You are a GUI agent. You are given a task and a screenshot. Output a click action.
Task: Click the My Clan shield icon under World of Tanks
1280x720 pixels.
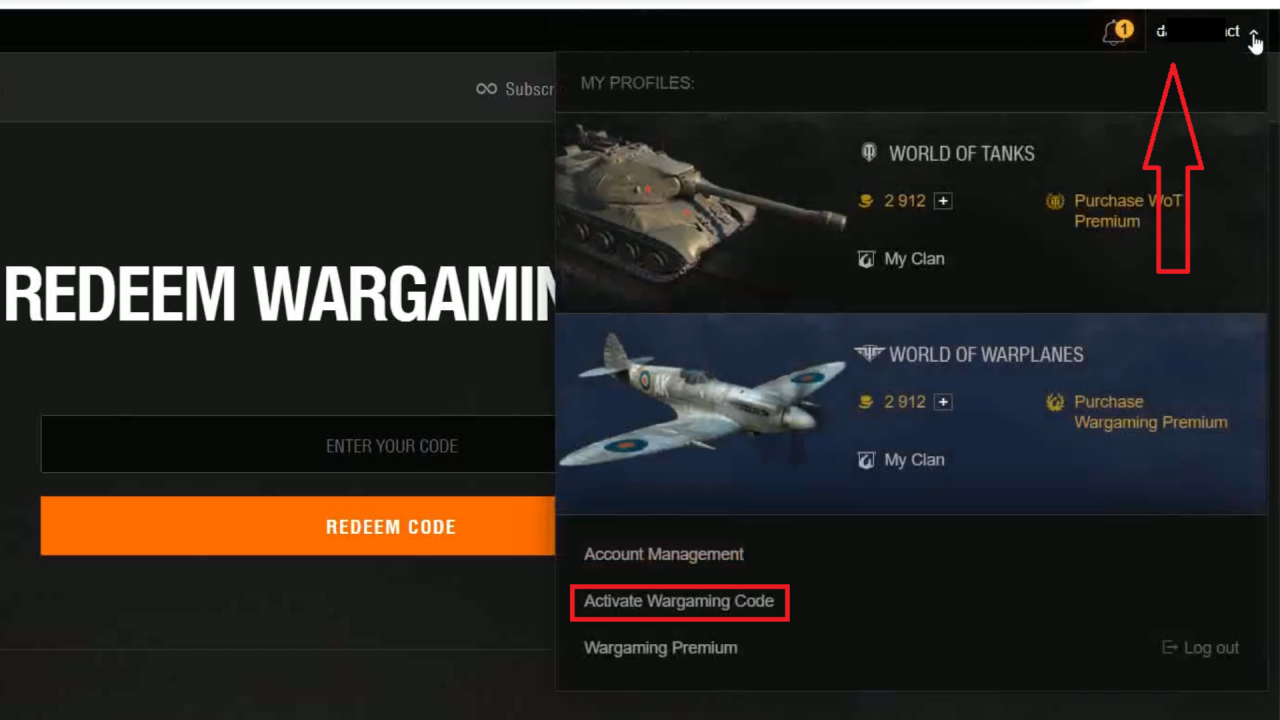tap(866, 258)
